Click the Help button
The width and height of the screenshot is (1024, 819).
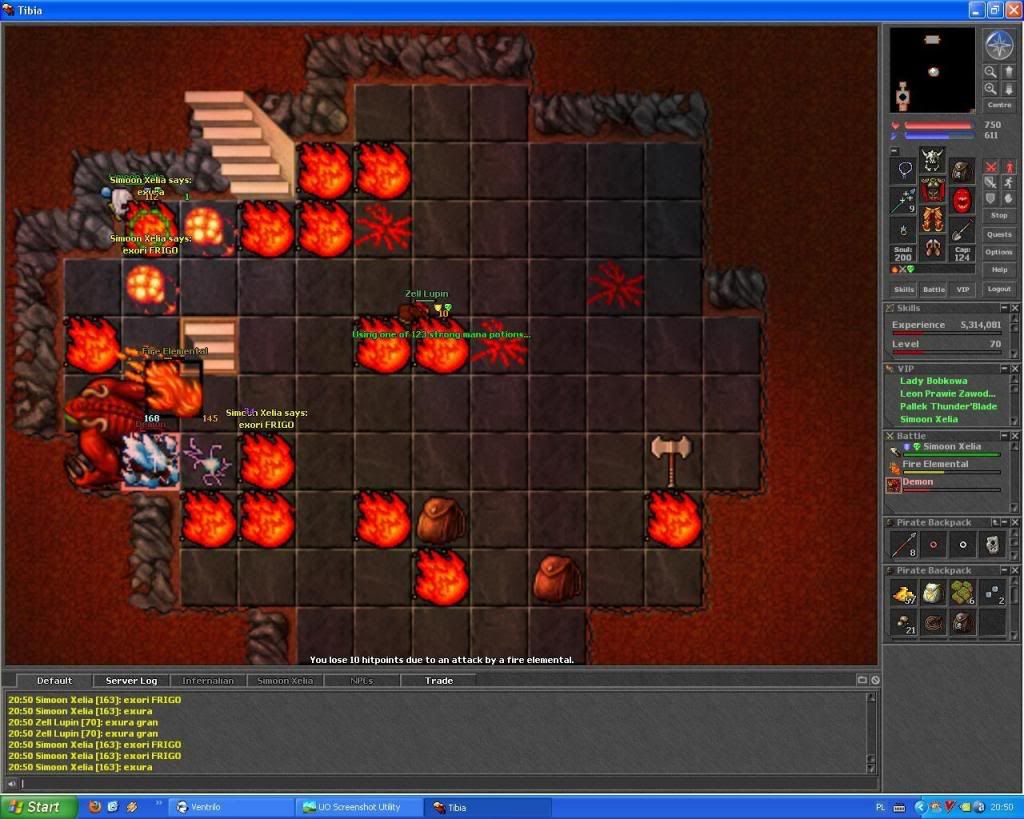coord(999,270)
